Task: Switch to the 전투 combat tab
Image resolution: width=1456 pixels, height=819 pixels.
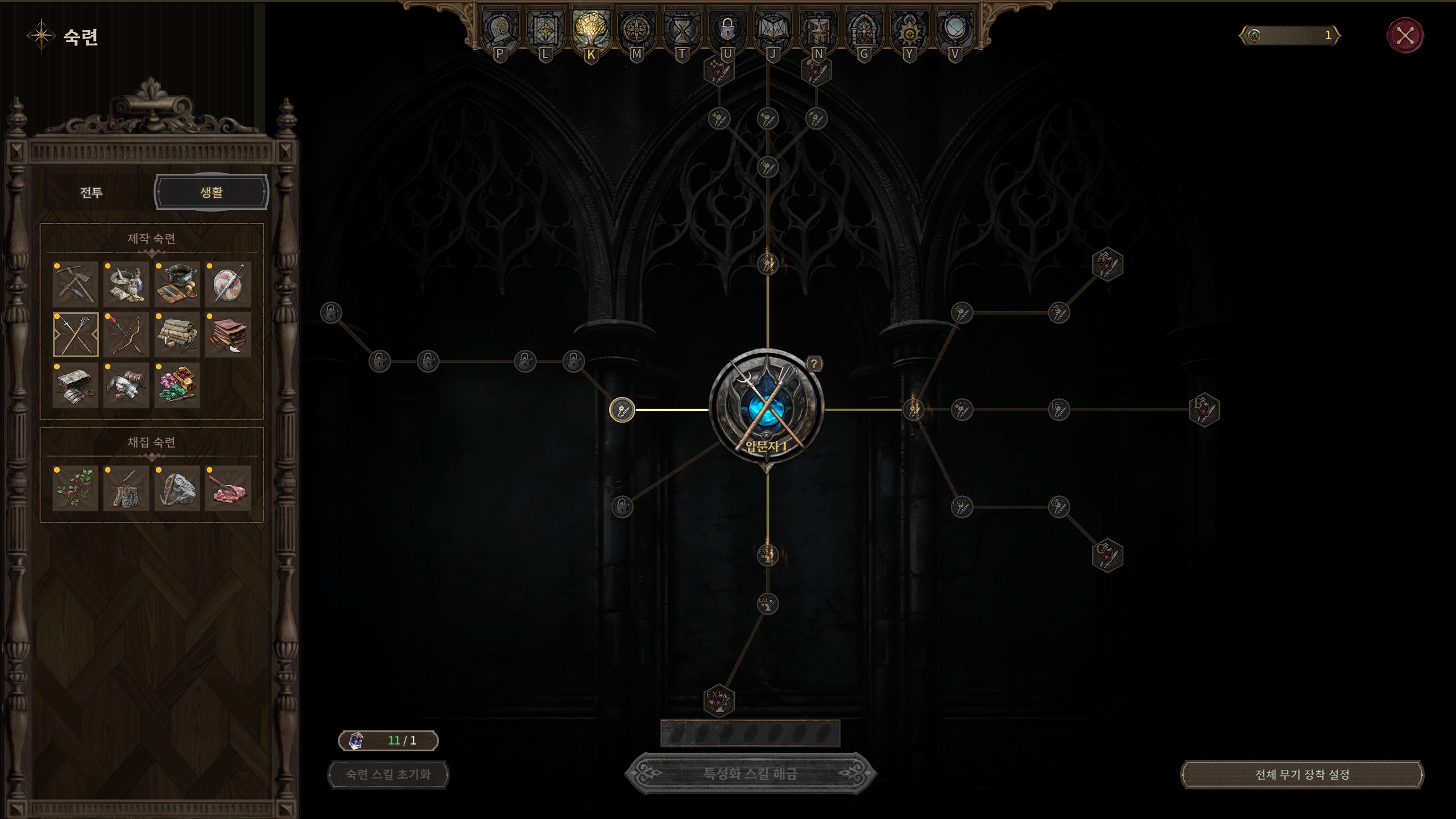Action: coord(91,192)
